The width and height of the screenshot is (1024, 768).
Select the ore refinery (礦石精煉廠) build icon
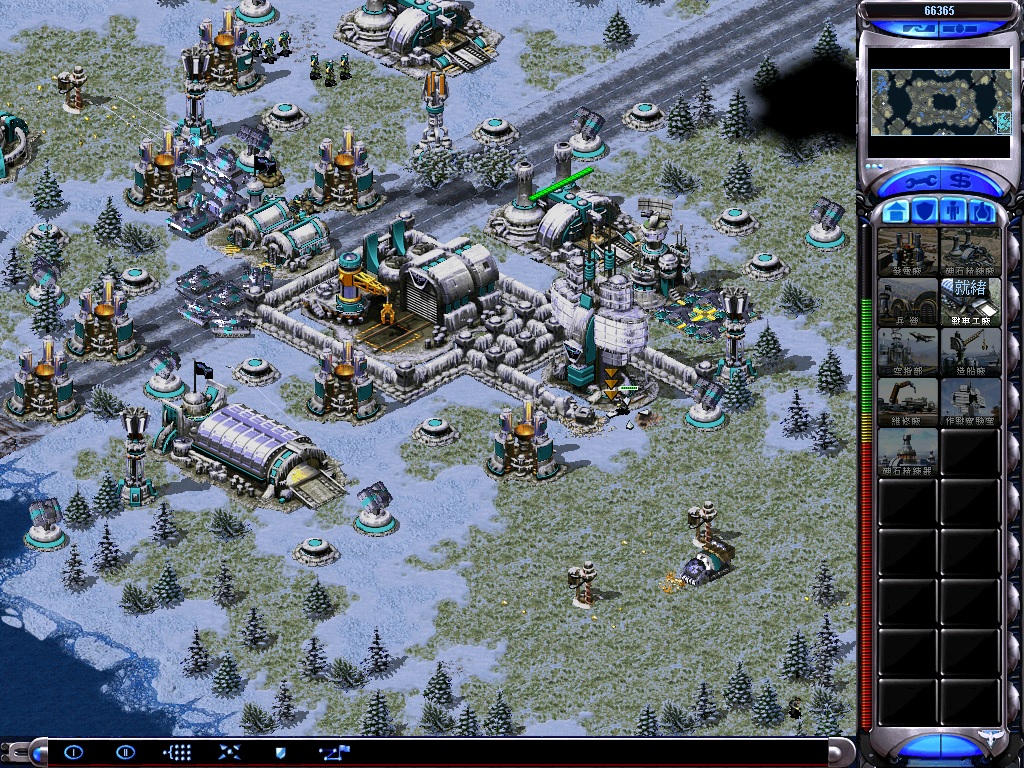970,251
